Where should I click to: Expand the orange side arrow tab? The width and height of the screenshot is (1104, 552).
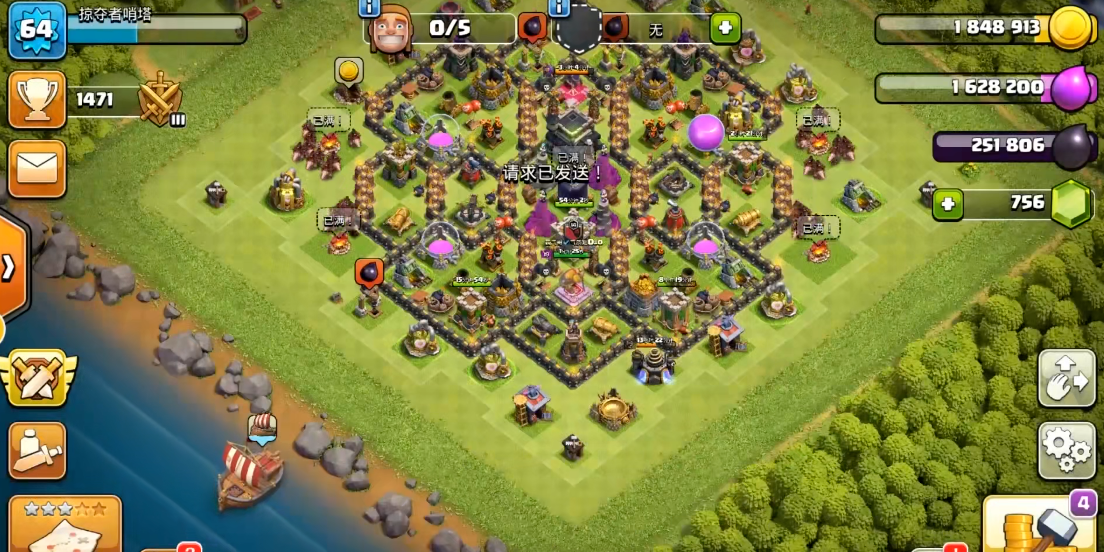[x=10, y=267]
